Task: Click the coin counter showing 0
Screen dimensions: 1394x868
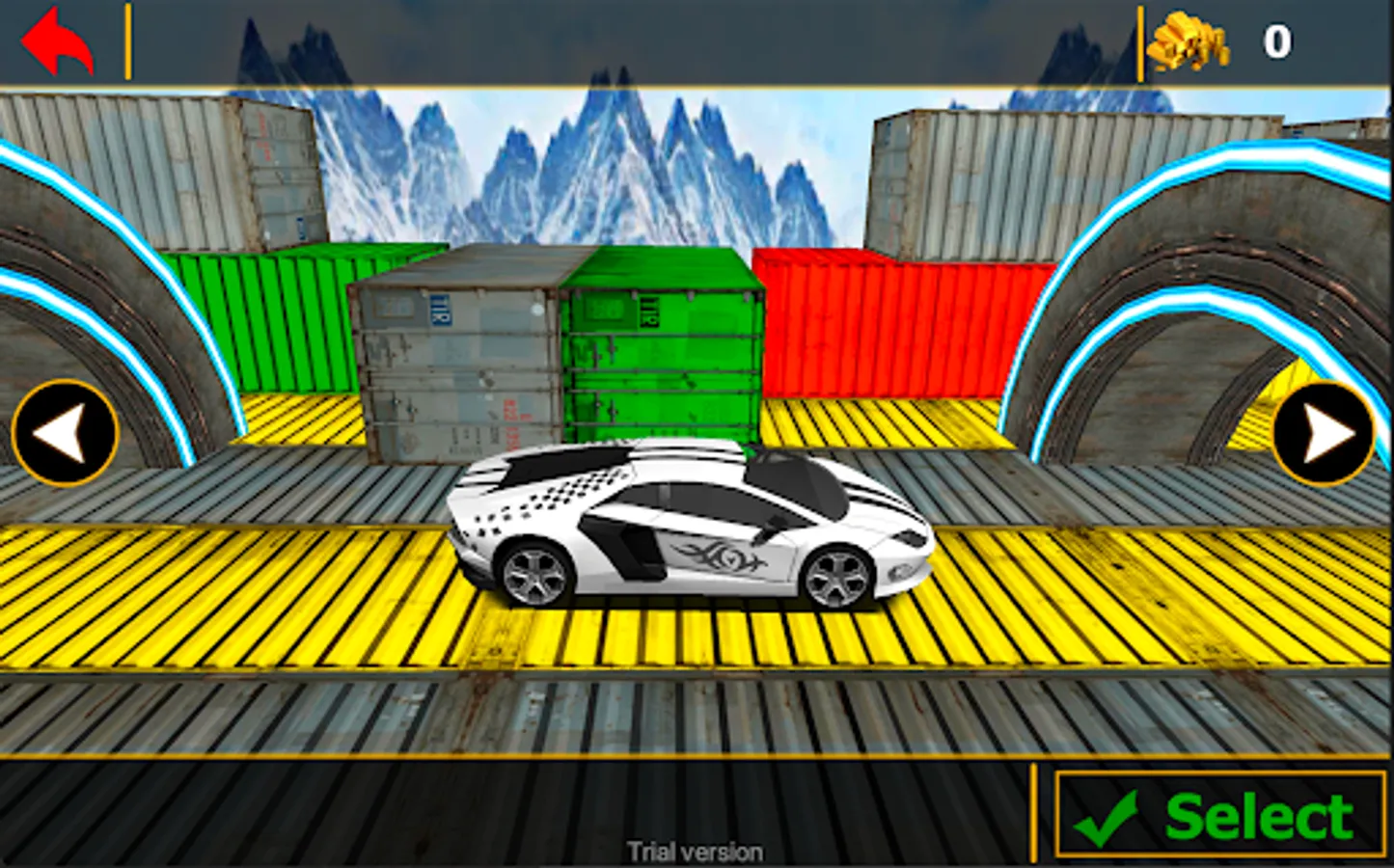Action: point(1273,41)
